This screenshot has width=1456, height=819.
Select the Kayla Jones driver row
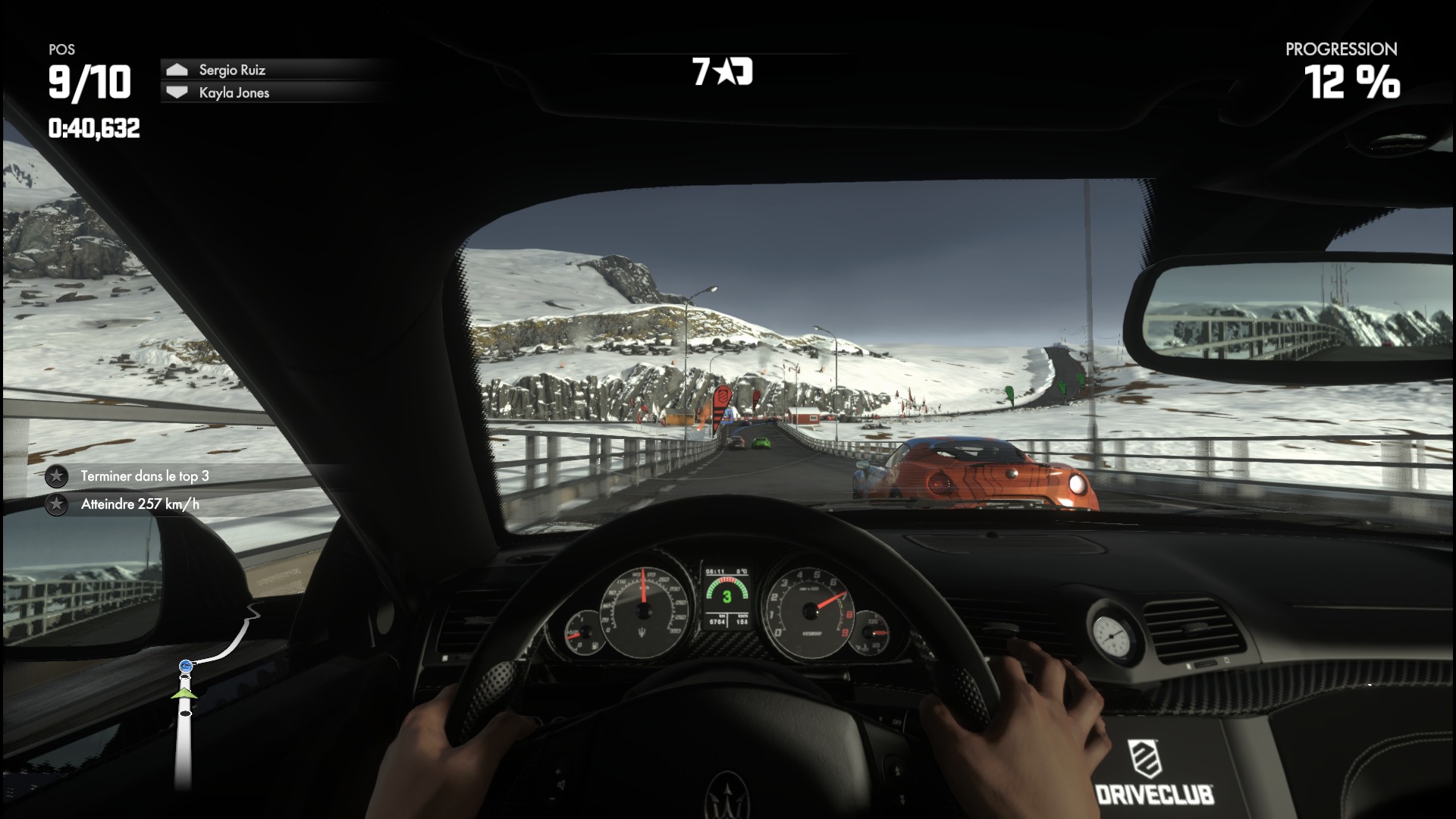click(234, 93)
